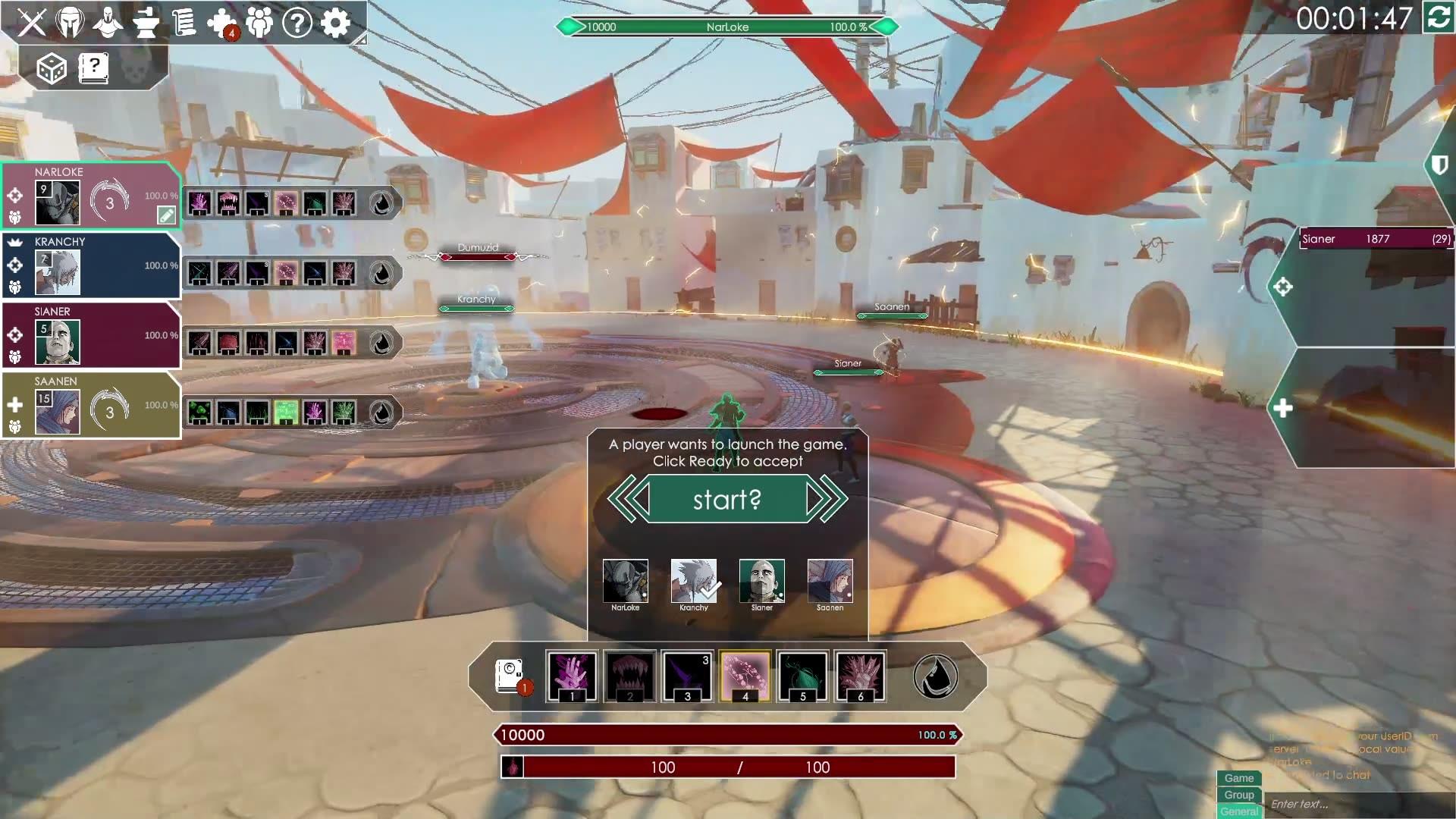Screen dimensions: 1456x819
Task: Toggle the crosshair icon on Sianer's panel
Action: click(14, 334)
